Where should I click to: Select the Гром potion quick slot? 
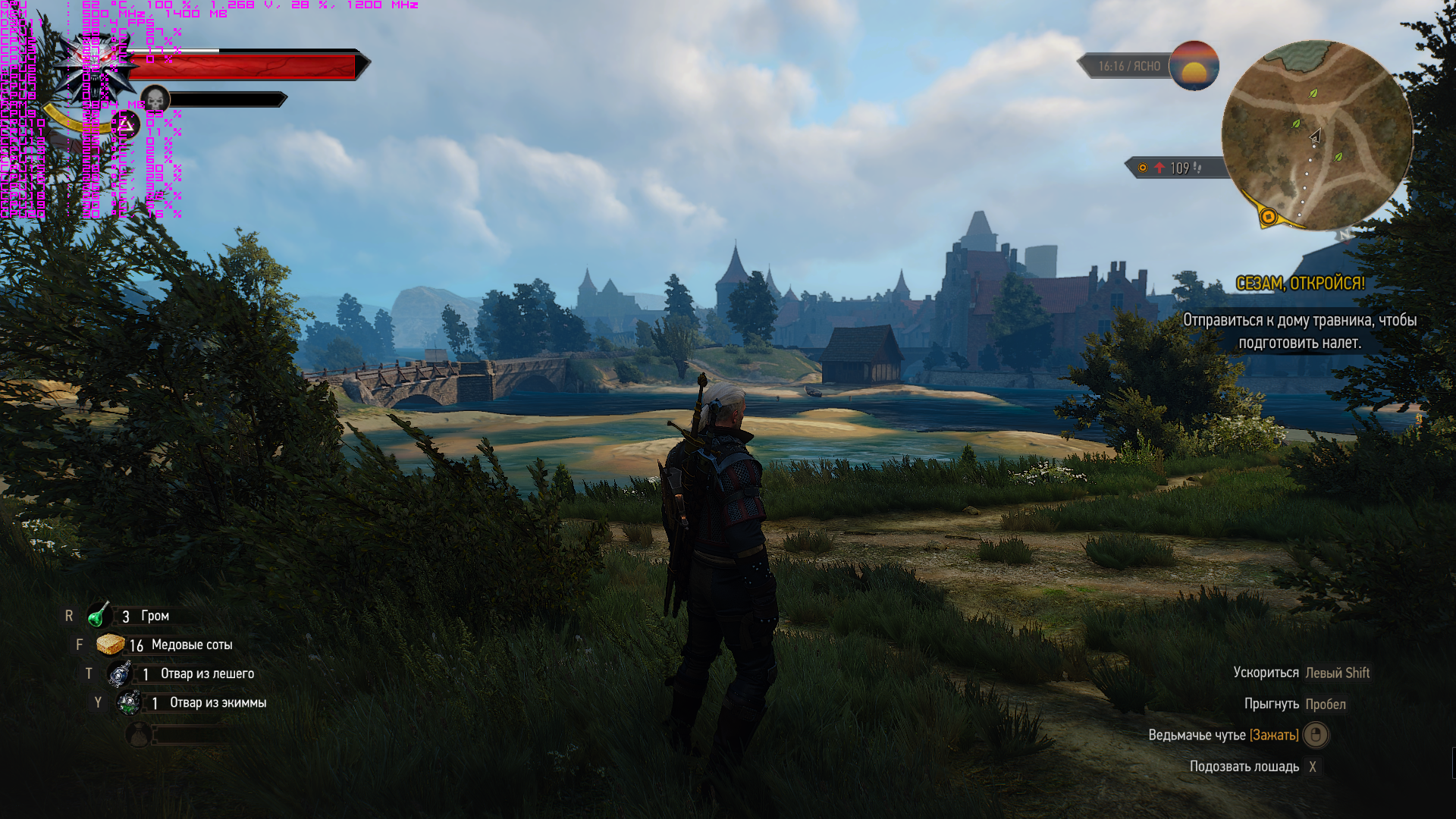click(99, 616)
